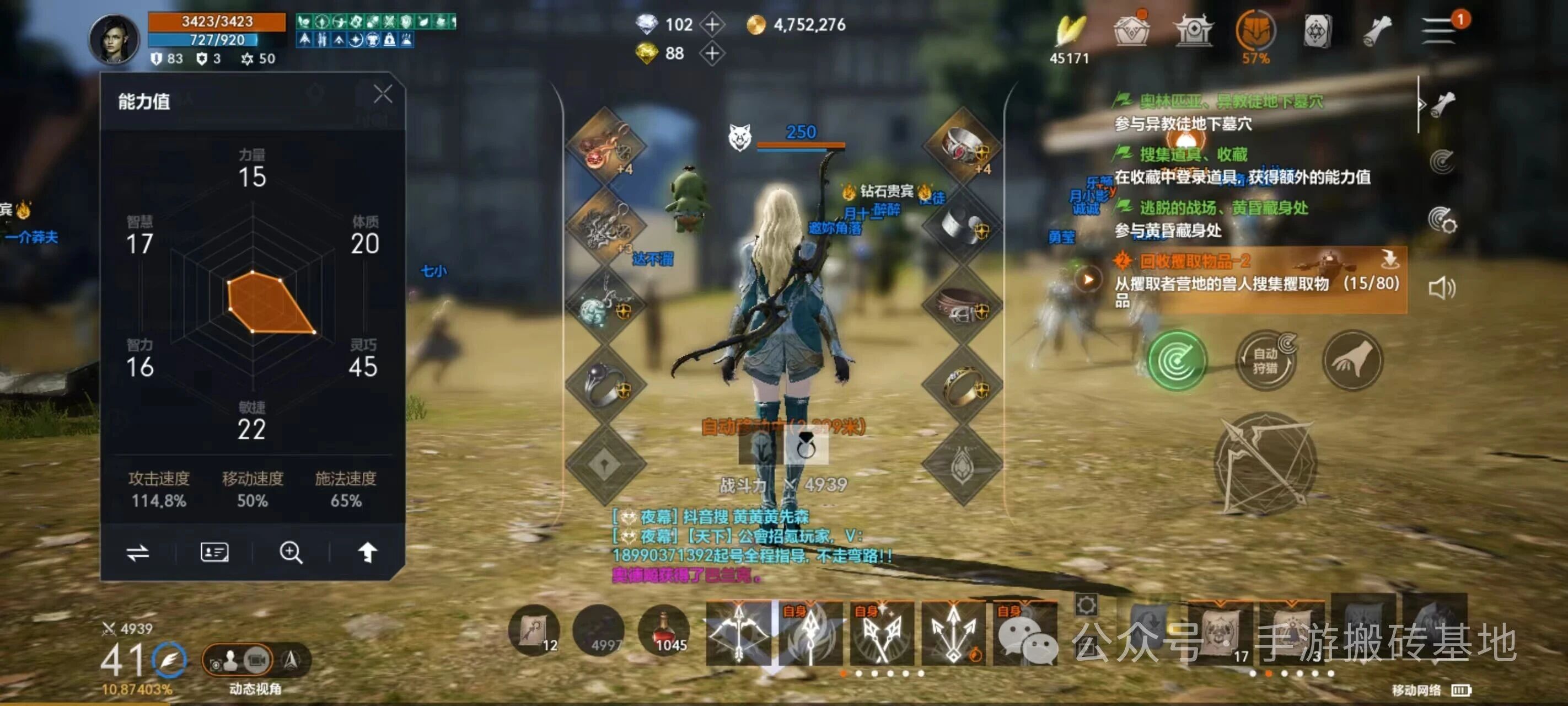Open the character portrait
The width and height of the screenshot is (1568, 706).
115,40
